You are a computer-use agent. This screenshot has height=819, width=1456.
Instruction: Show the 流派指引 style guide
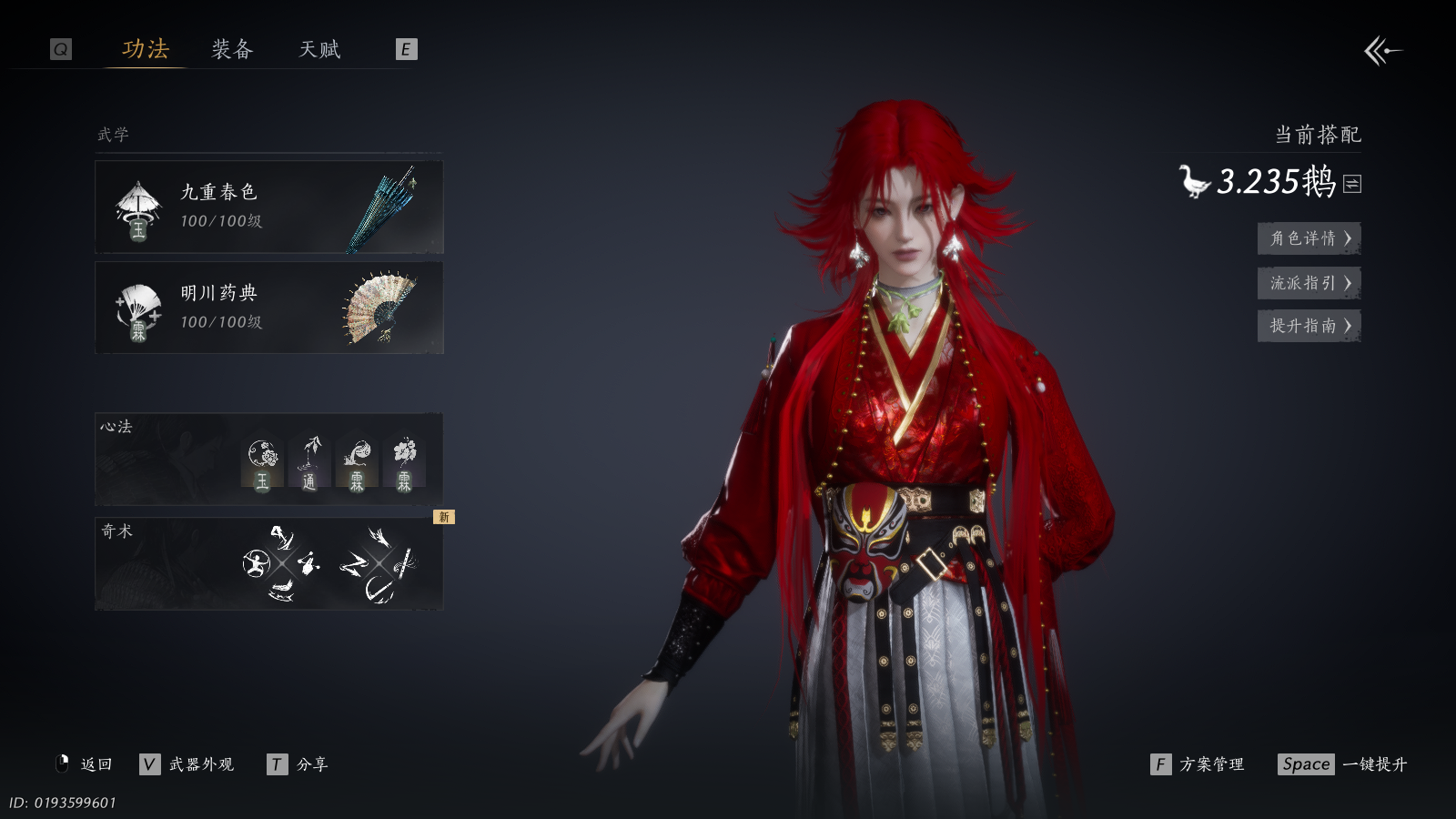click(x=1309, y=283)
